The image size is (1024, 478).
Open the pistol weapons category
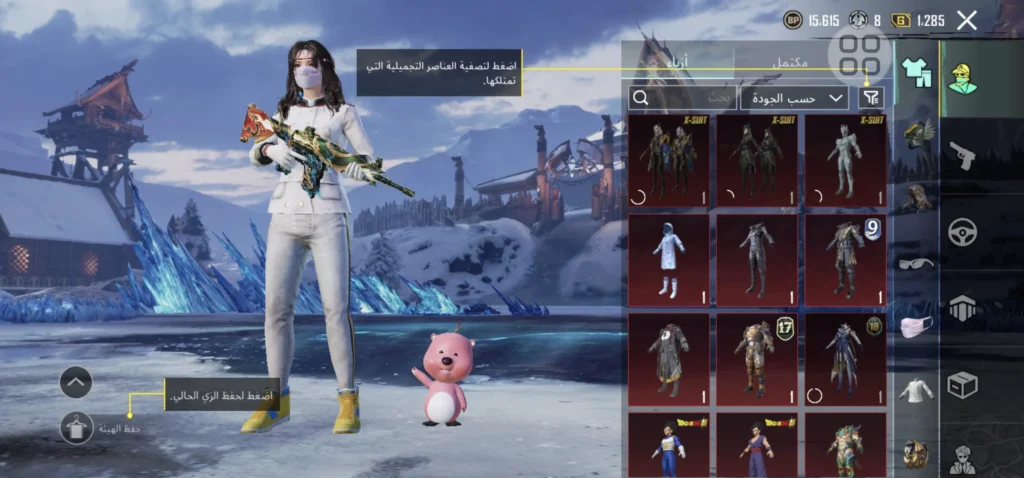(962, 156)
